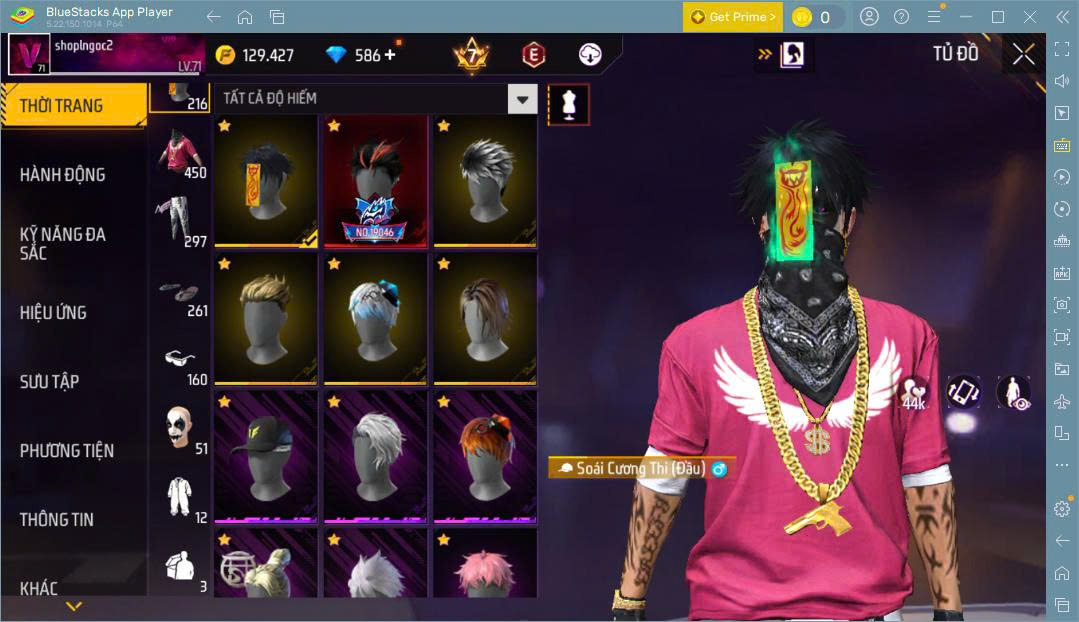1079x622 pixels.
Task: Choose the red-streaked hair No.19046 item
Action: click(x=375, y=181)
